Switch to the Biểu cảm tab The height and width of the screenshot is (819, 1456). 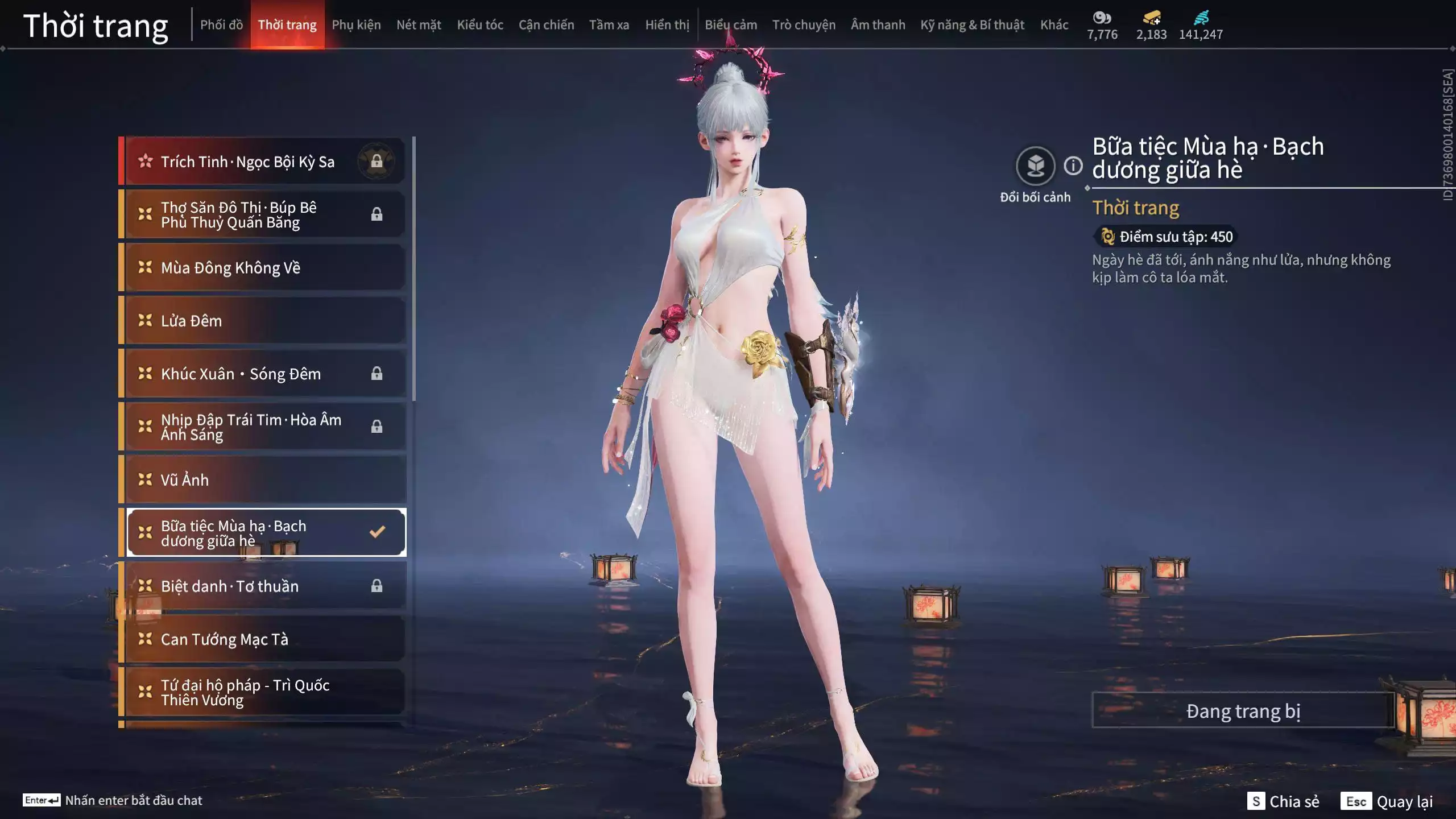pos(731,25)
